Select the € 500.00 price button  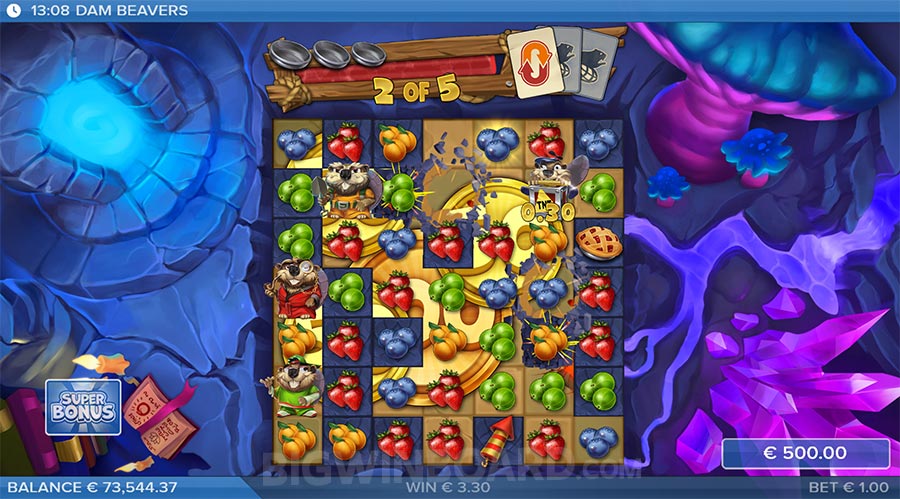(x=805, y=453)
